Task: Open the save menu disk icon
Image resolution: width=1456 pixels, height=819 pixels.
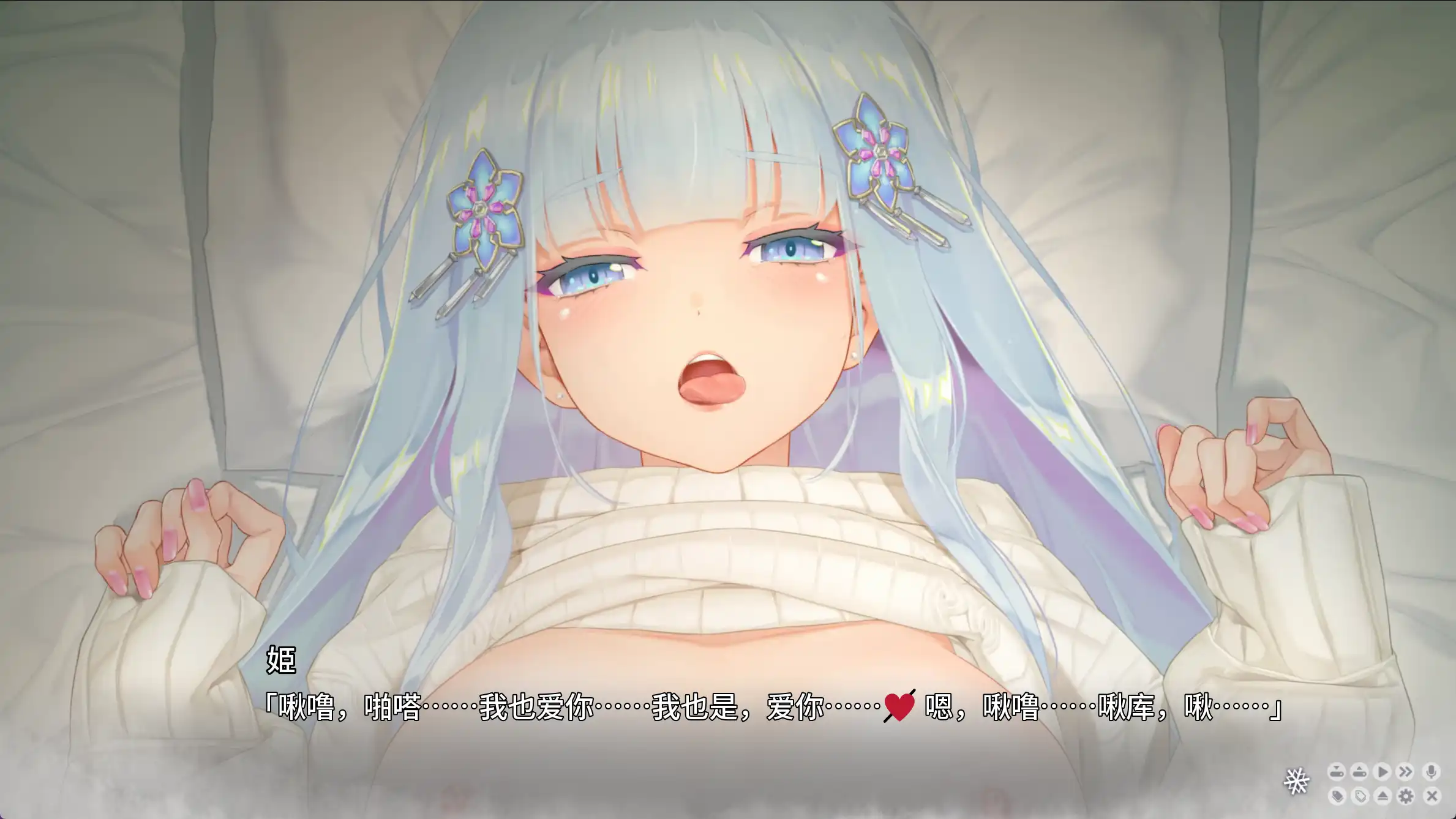Action: coord(1337,772)
